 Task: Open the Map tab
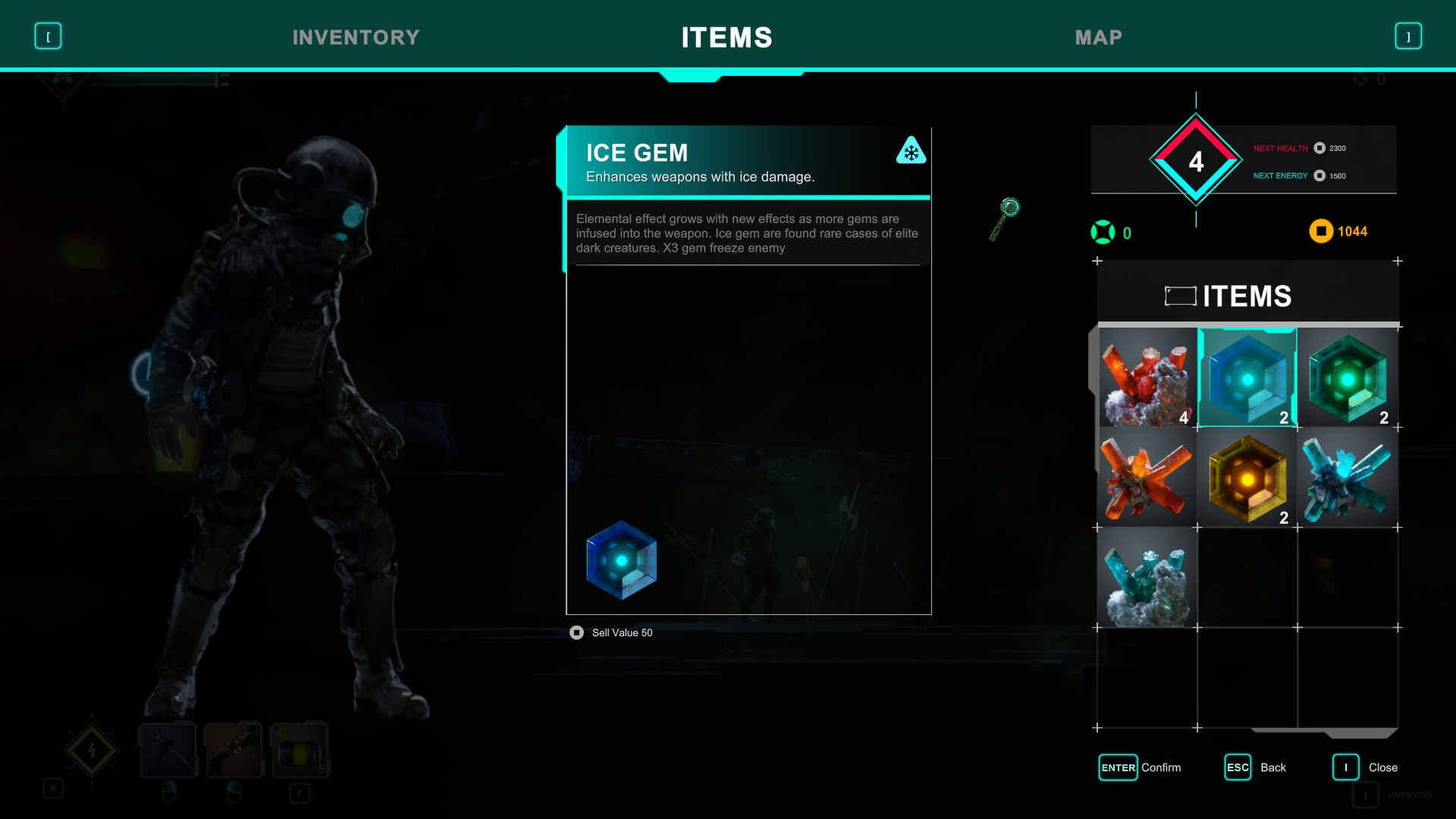1098,37
